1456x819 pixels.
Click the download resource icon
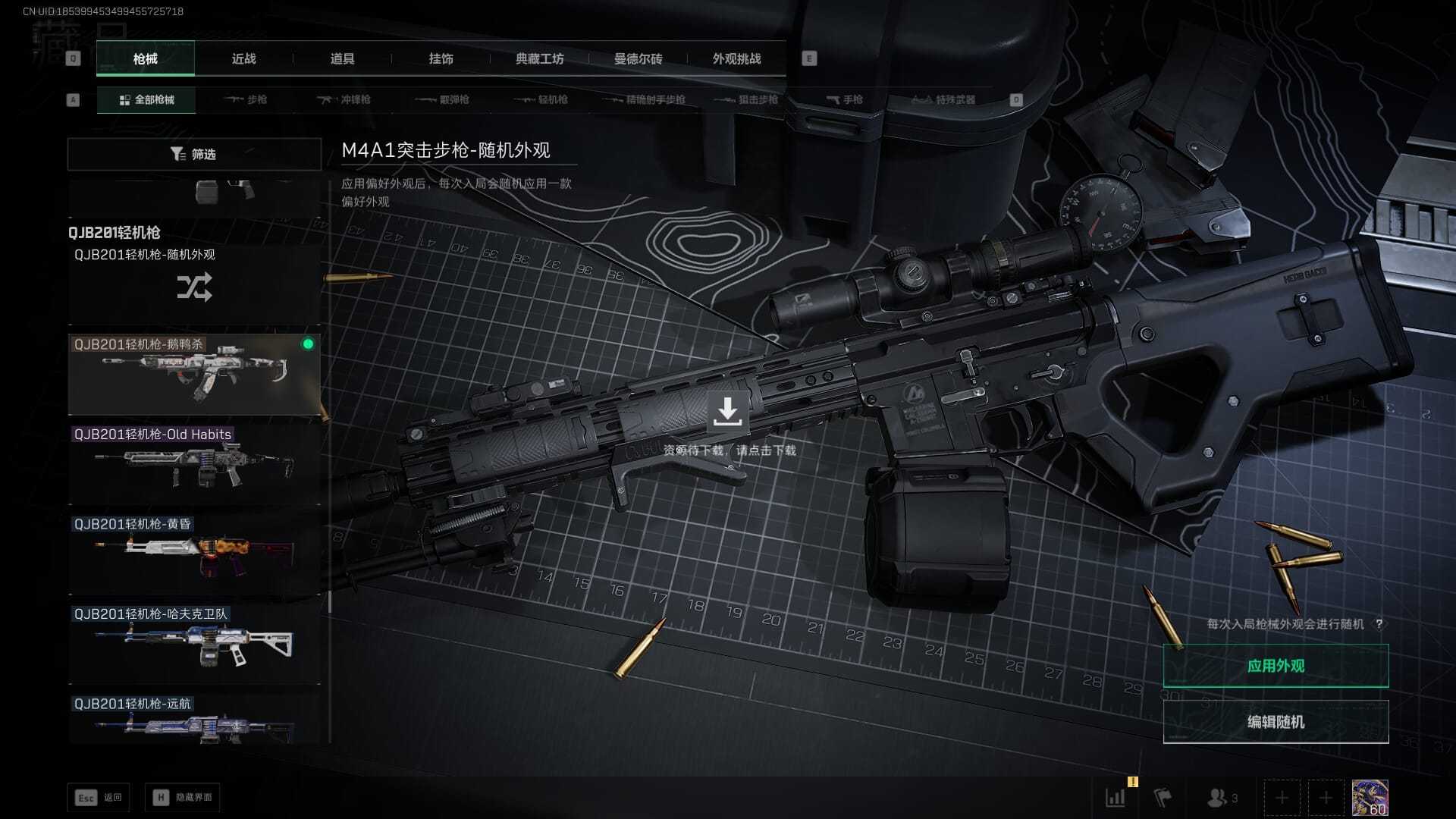point(727,412)
